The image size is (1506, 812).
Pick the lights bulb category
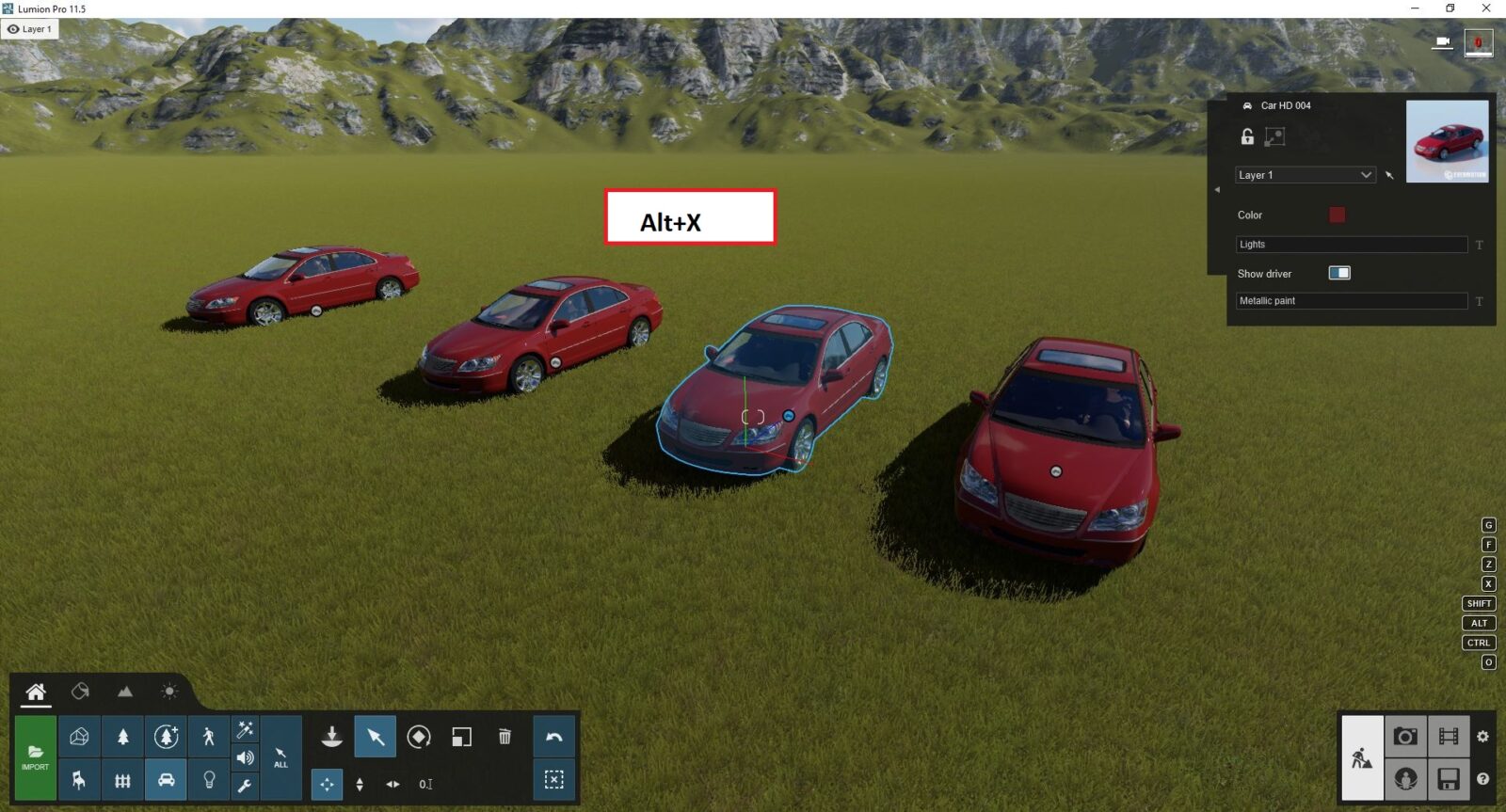point(209,780)
